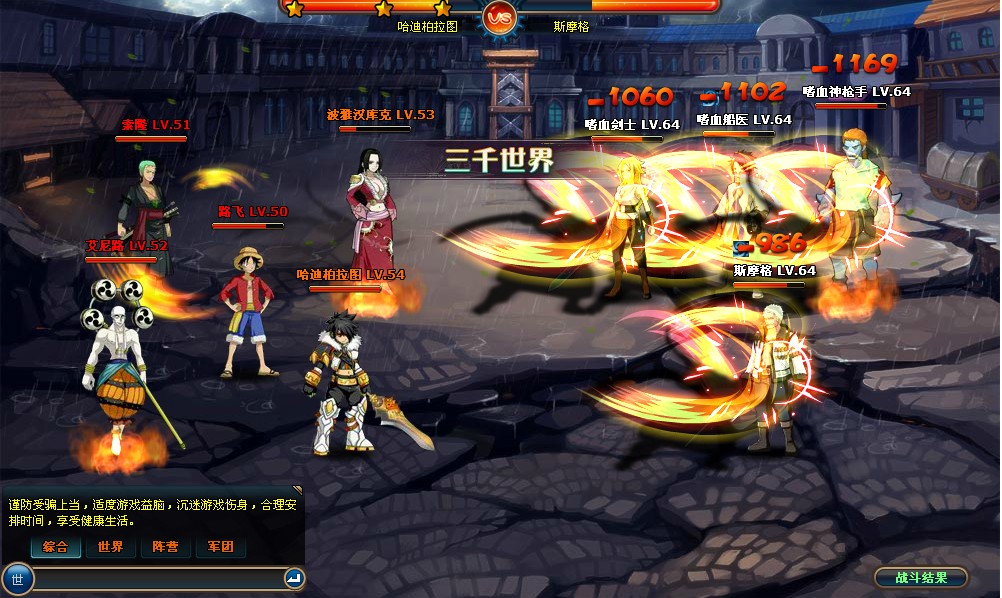This screenshot has height=598, width=1002.
Task: Open the 战斗结果 battle result button
Action: click(920, 577)
